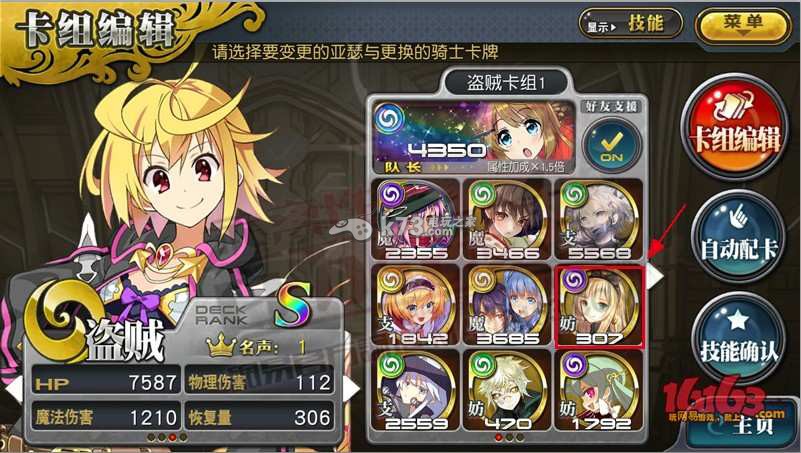
Task: Choose the knight card showing 2355
Action: point(415,216)
